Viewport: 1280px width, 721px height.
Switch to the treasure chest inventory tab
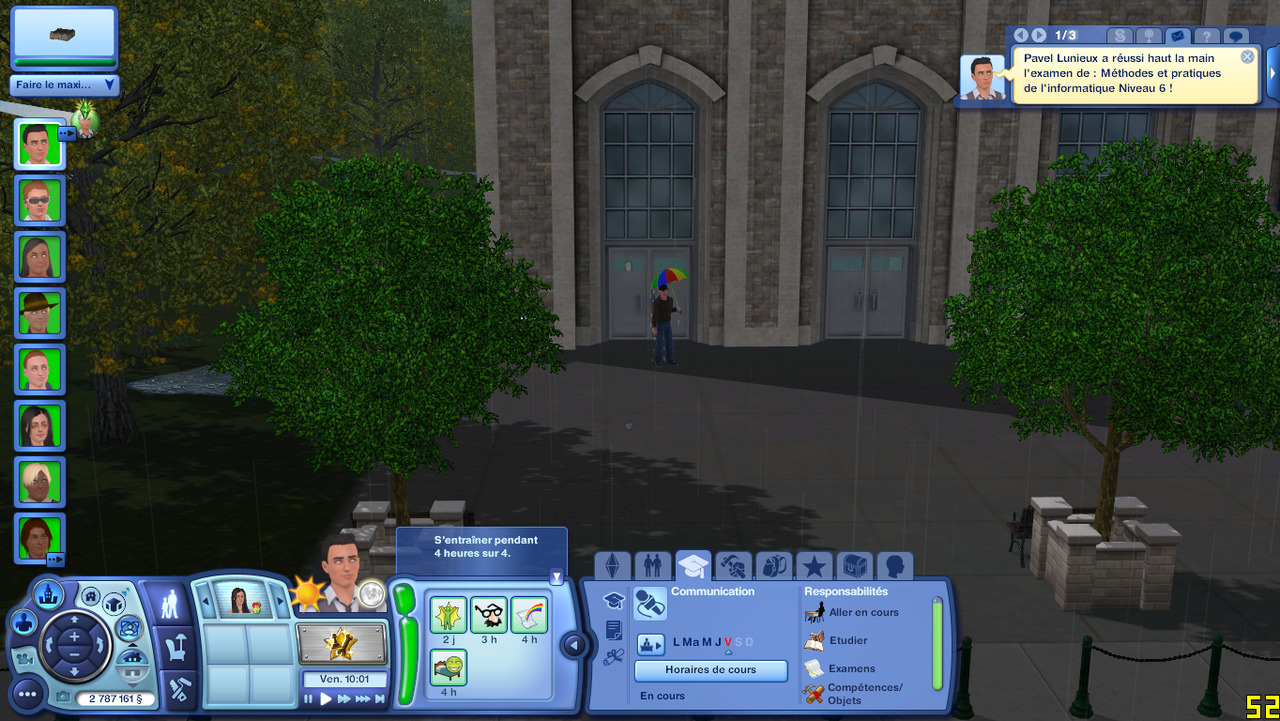(x=854, y=566)
